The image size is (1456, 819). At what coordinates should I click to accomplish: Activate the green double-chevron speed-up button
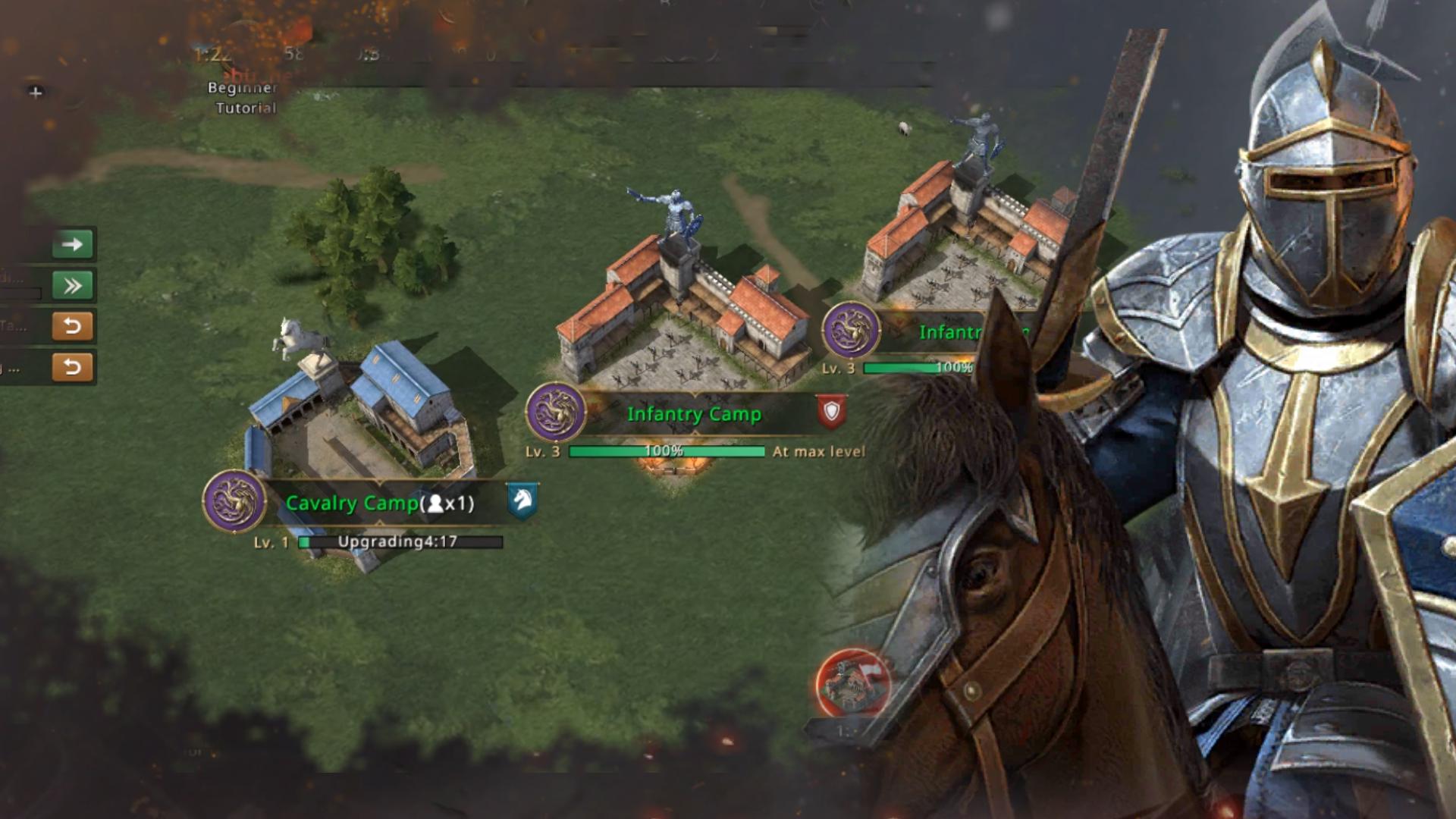(x=73, y=286)
